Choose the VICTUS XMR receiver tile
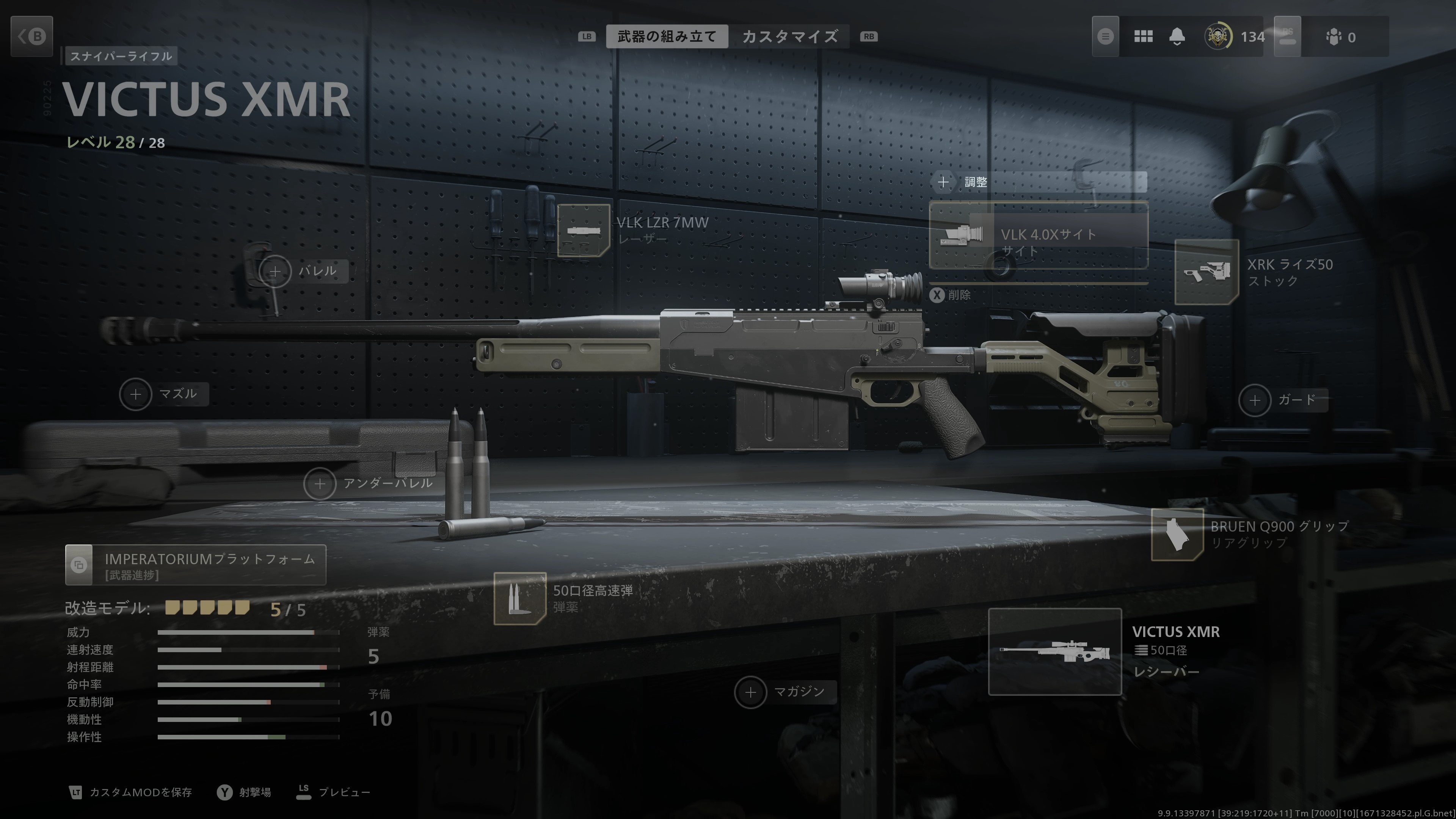 [1055, 651]
